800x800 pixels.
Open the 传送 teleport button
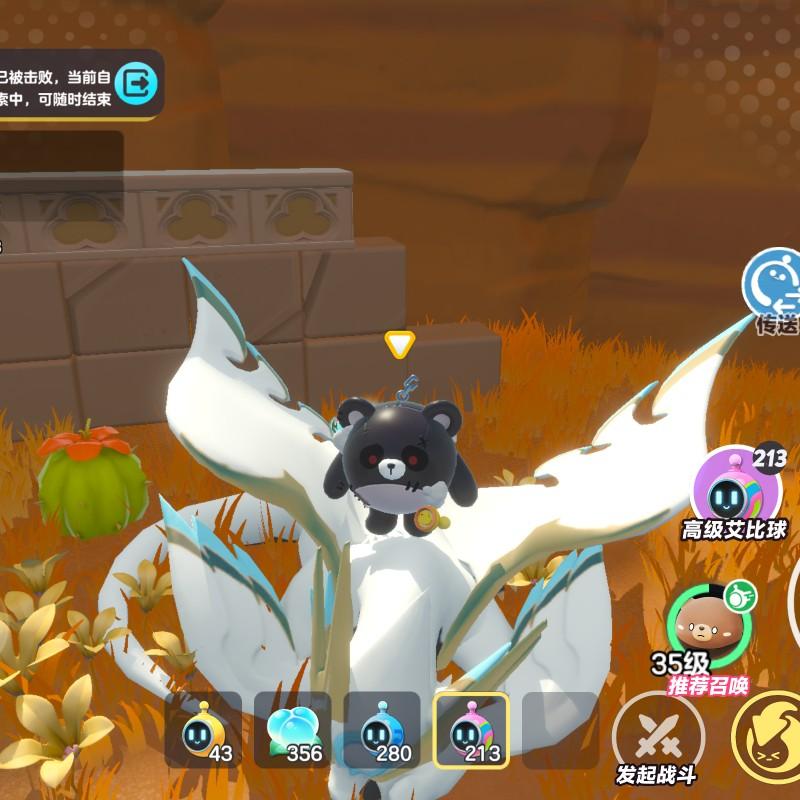point(775,284)
